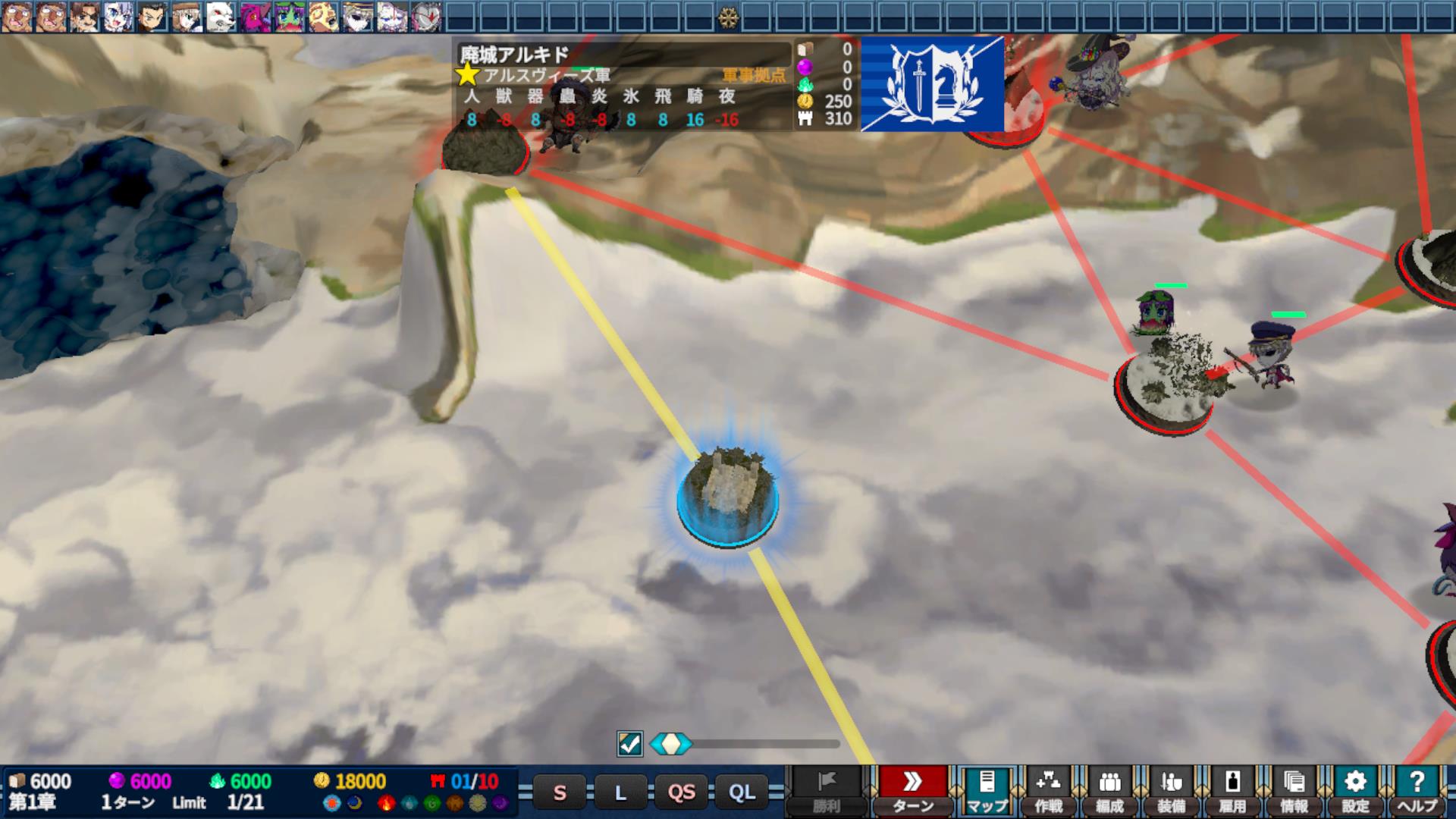Viewport: 1456px width, 819px height.
Task: Show the 情報 information panel
Action: (x=1294, y=790)
